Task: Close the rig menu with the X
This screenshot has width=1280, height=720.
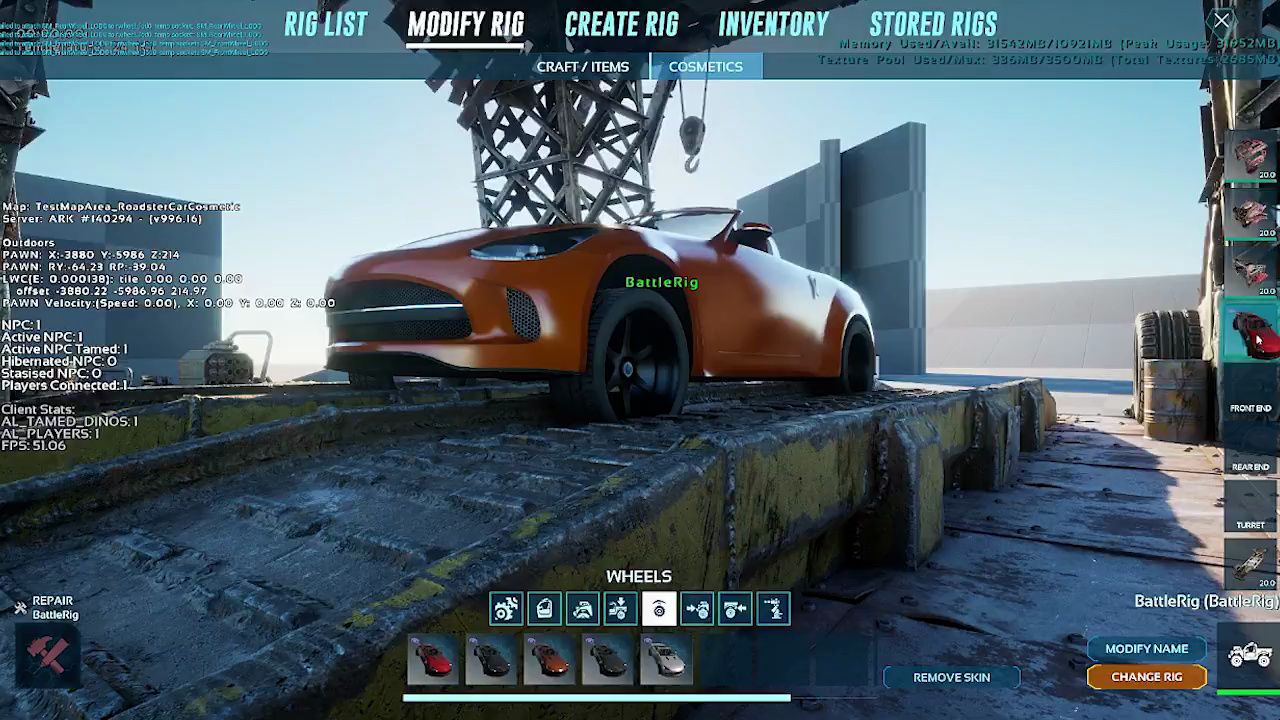Action: pos(1222,21)
